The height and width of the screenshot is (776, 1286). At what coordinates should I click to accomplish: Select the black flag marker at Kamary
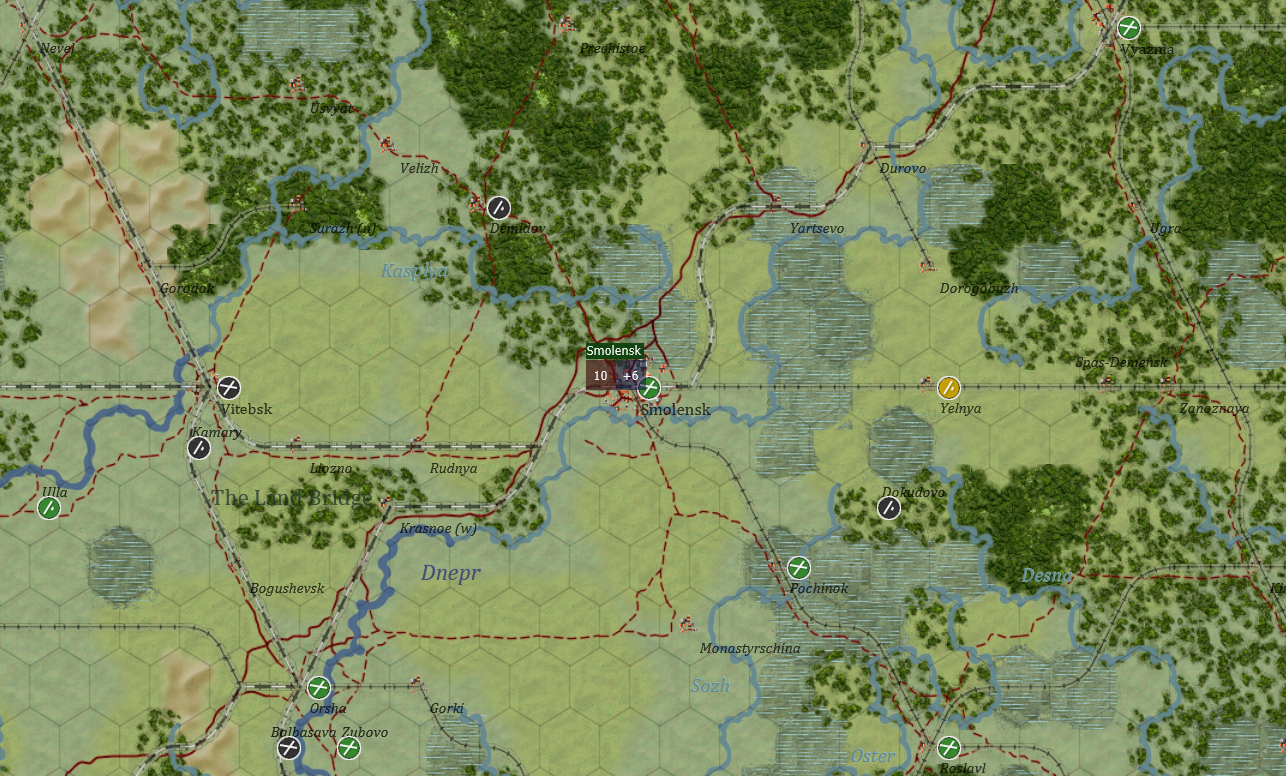tap(198, 448)
